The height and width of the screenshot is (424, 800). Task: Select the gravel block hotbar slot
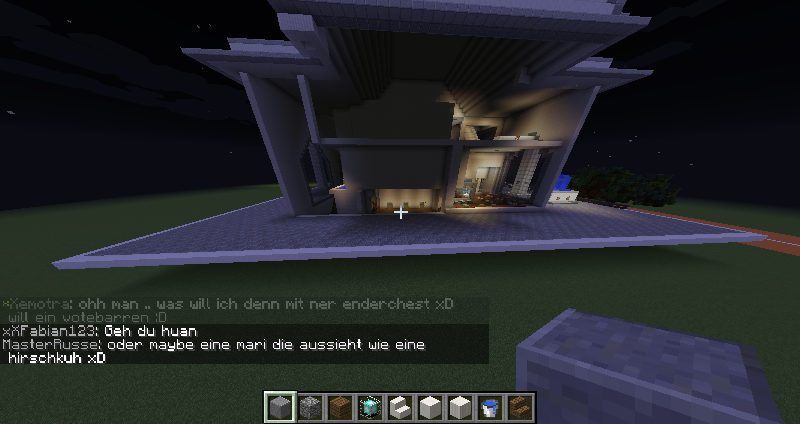tap(310, 407)
